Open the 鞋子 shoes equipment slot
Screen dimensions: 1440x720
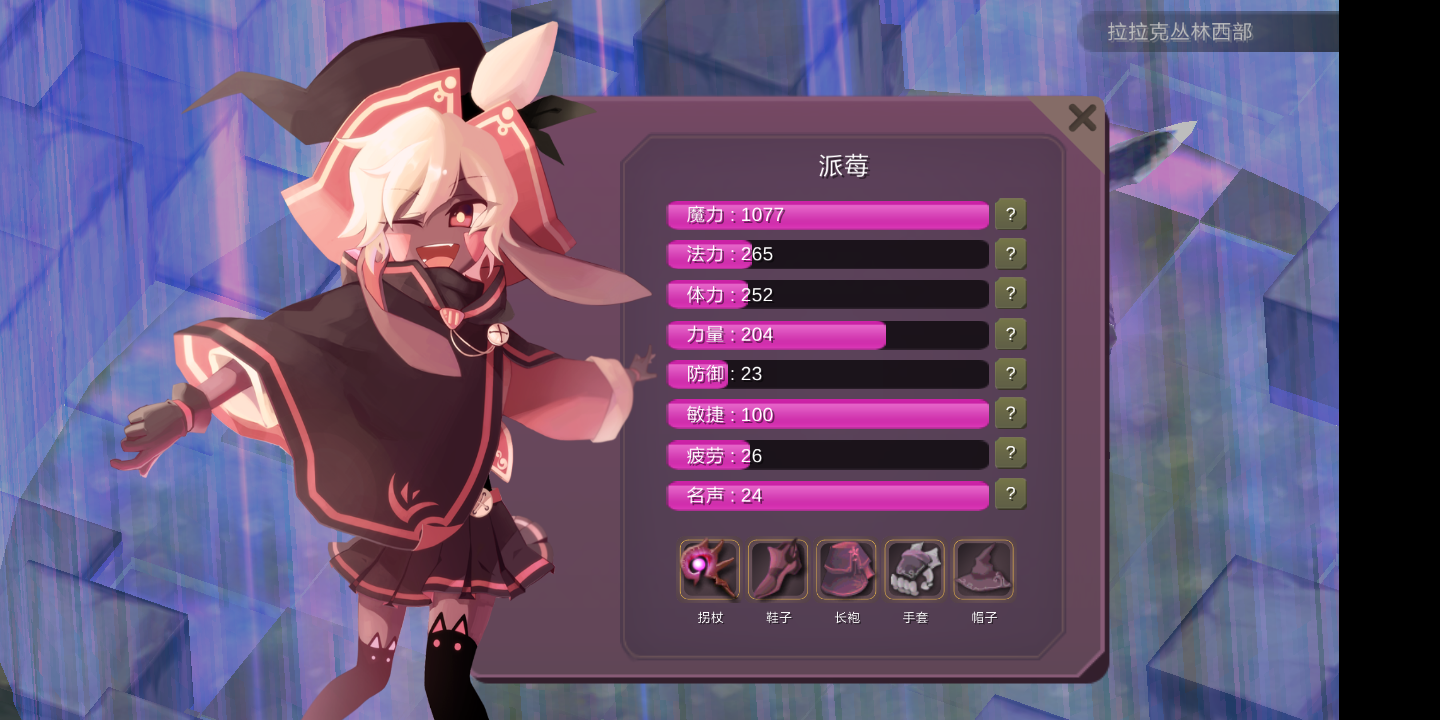(x=778, y=568)
